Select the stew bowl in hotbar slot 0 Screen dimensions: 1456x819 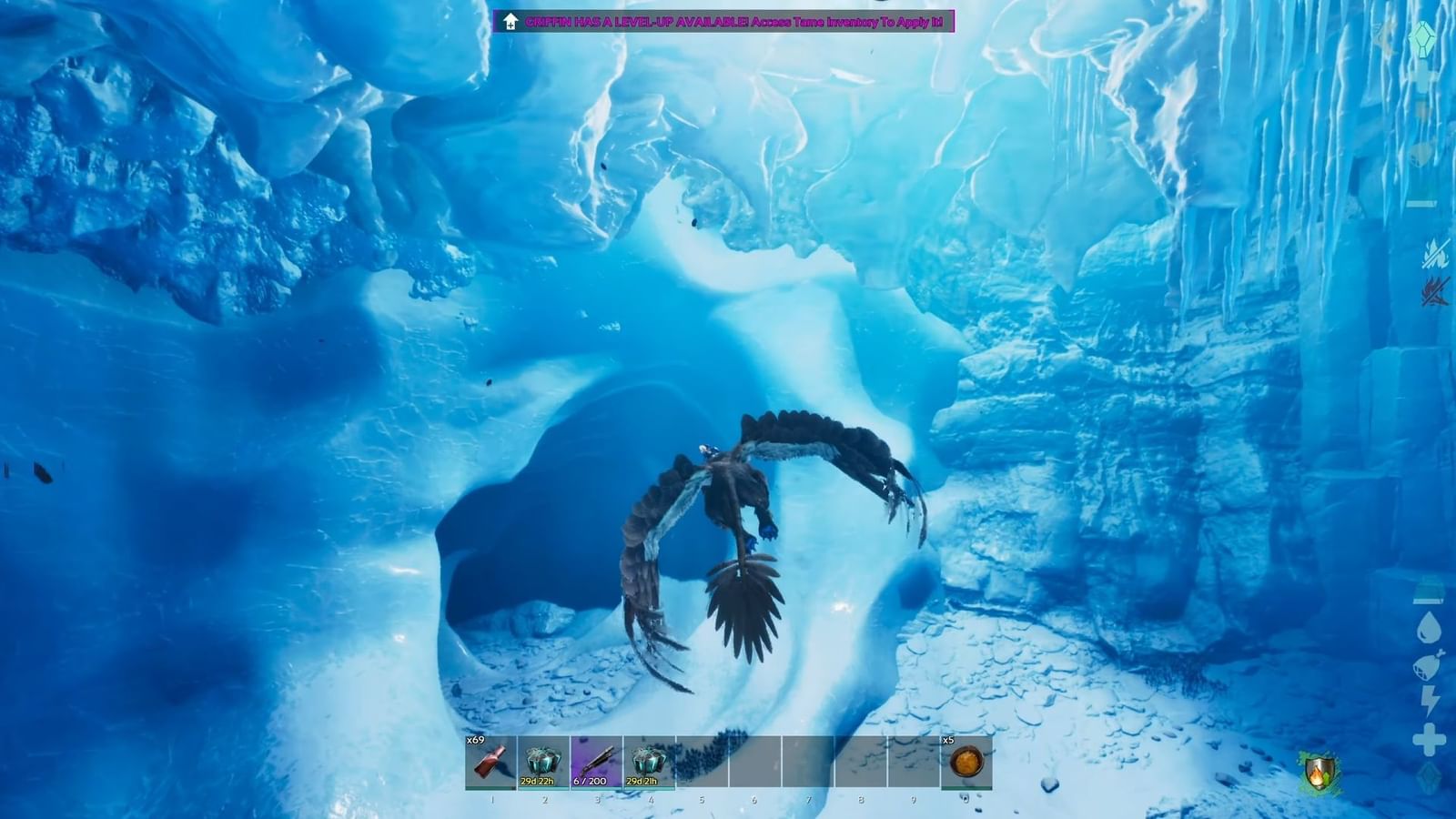(x=965, y=764)
